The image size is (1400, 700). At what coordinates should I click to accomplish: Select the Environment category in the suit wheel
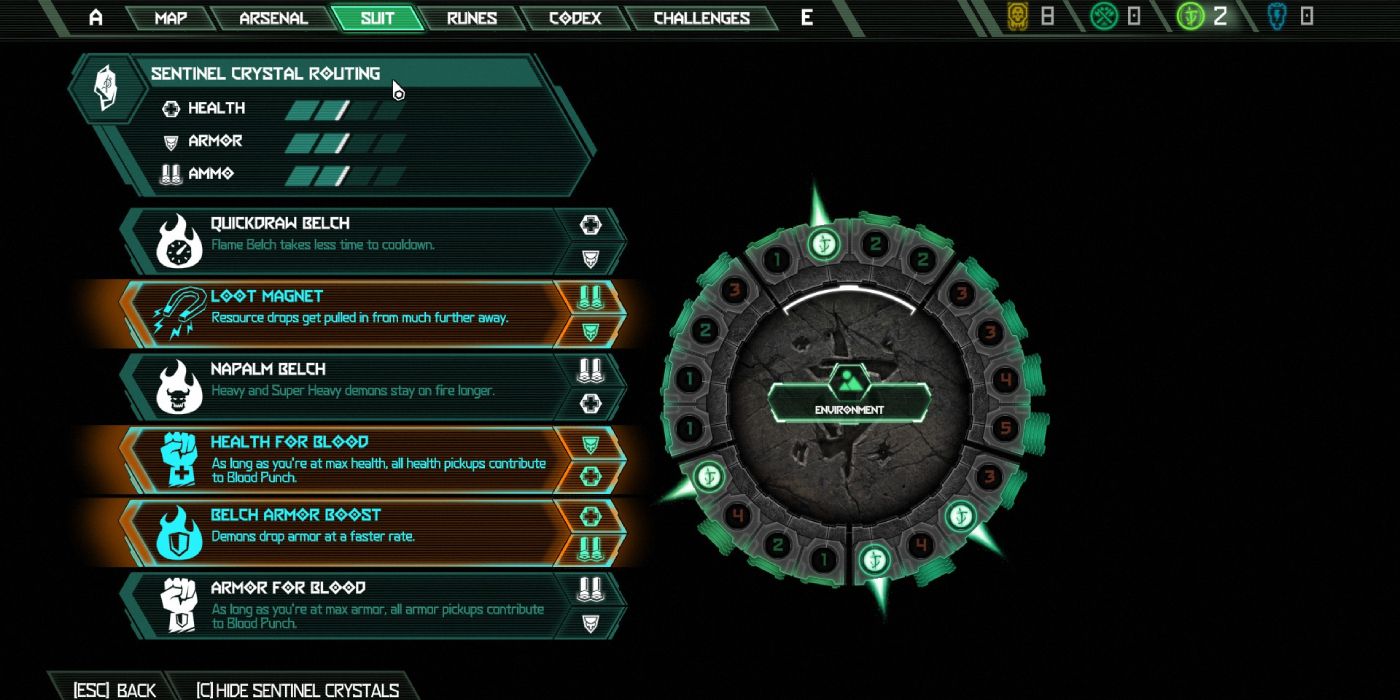[849, 397]
